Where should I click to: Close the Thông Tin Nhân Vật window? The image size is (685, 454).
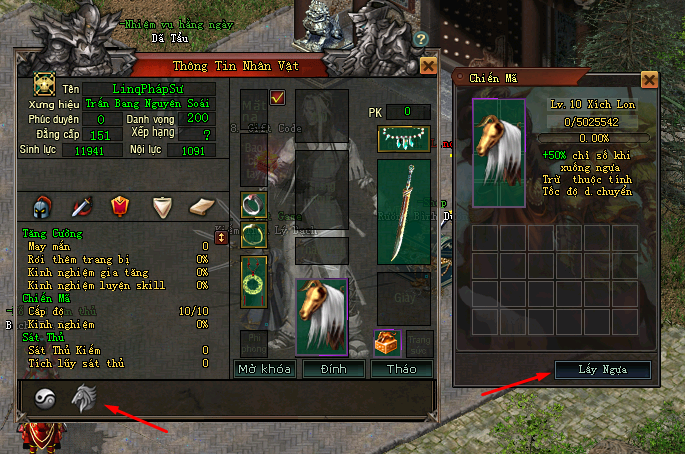click(428, 66)
